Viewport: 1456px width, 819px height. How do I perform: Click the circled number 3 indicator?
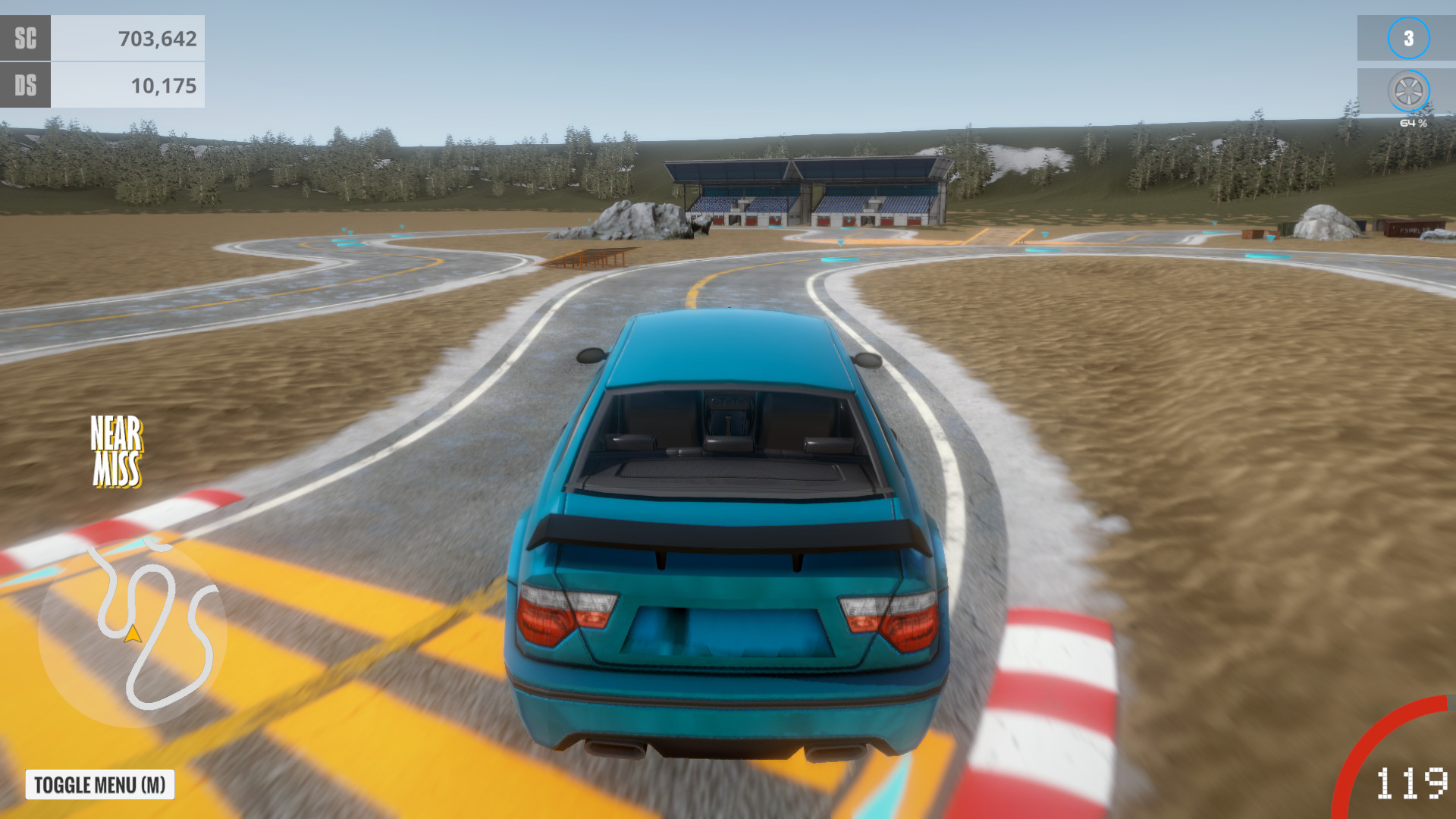pyautogui.click(x=1408, y=38)
